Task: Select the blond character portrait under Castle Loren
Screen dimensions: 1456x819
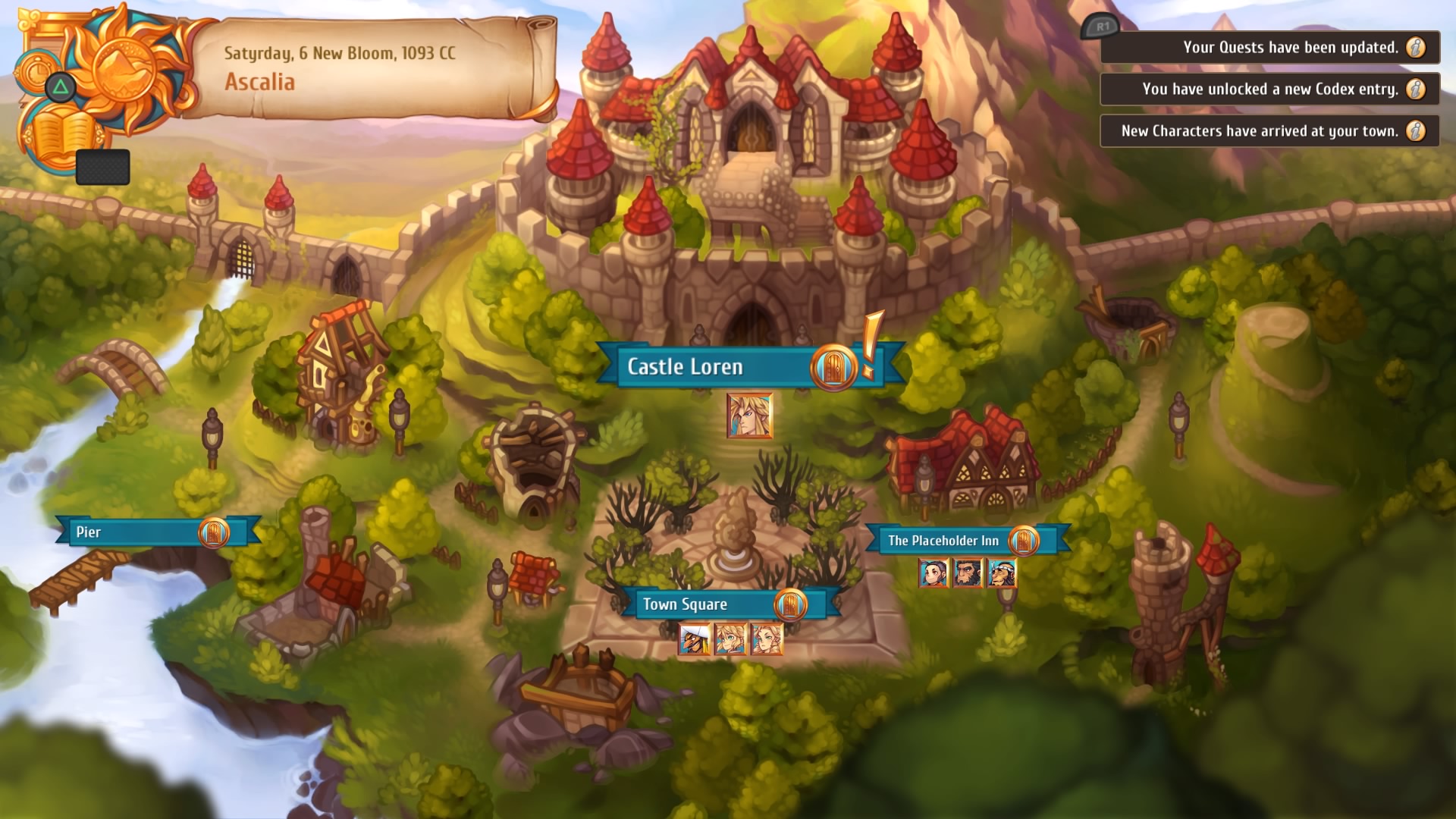Action: (x=749, y=416)
